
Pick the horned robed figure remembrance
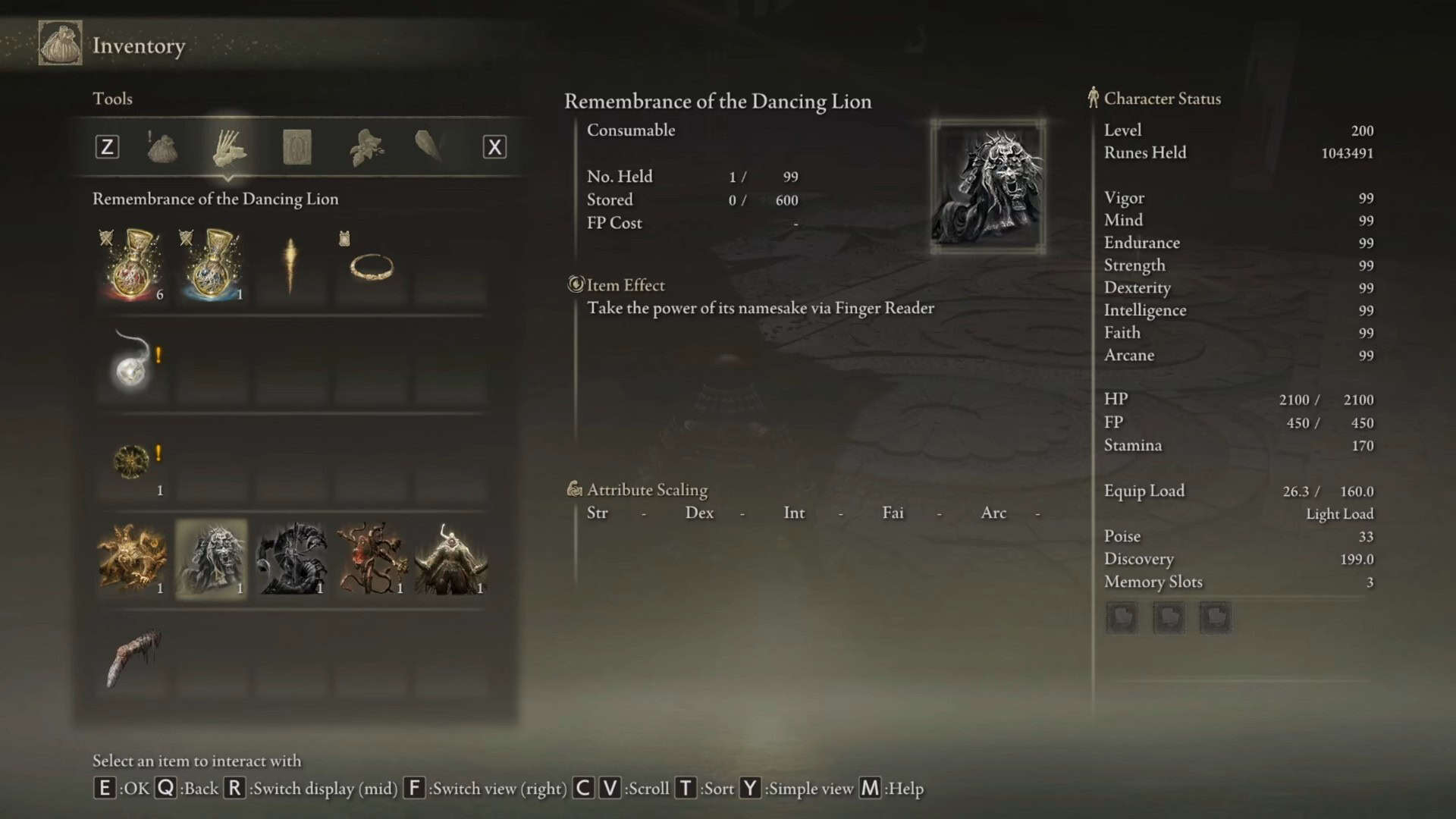[451, 559]
